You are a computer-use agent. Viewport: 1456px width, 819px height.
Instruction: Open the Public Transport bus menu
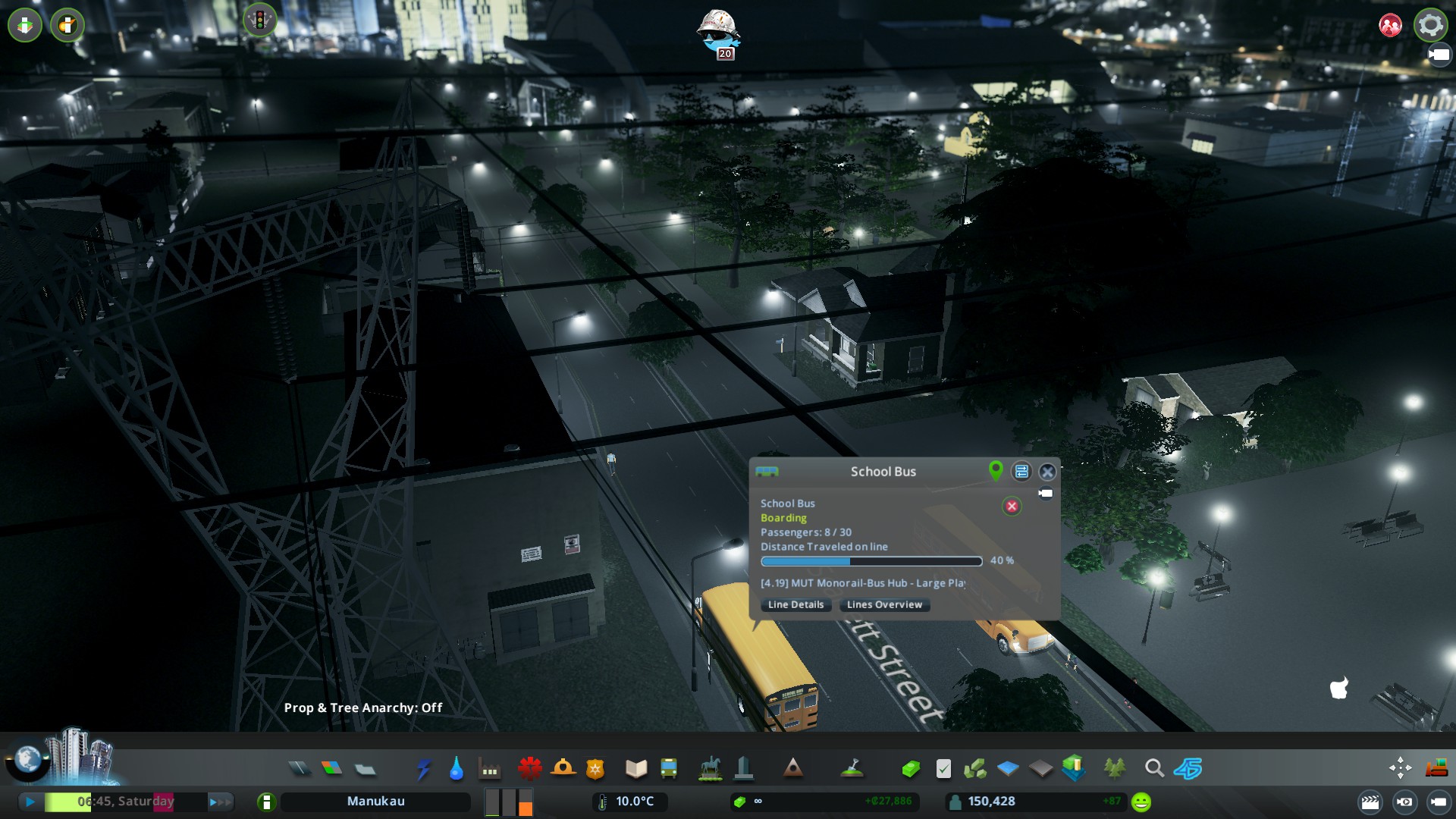[669, 769]
